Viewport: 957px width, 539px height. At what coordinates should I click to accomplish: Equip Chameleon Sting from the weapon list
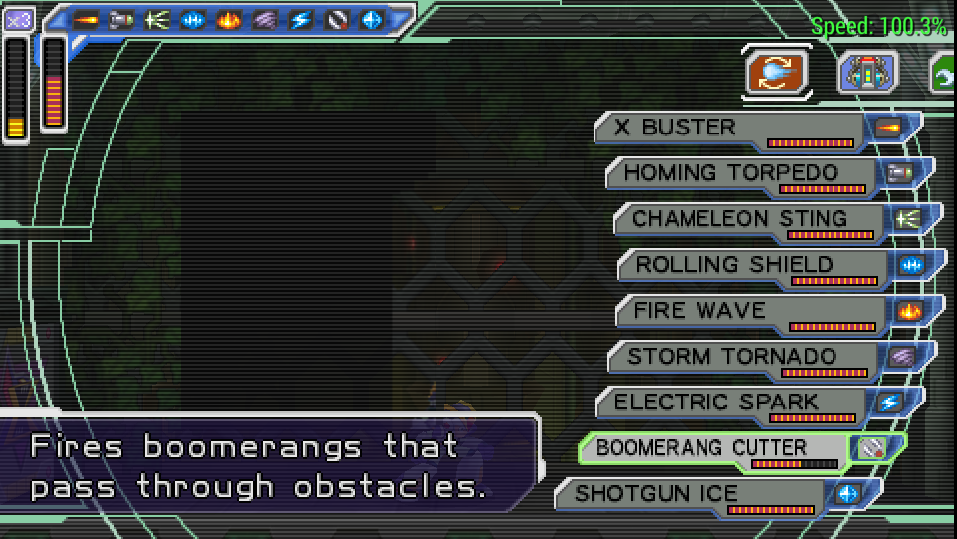tap(748, 220)
